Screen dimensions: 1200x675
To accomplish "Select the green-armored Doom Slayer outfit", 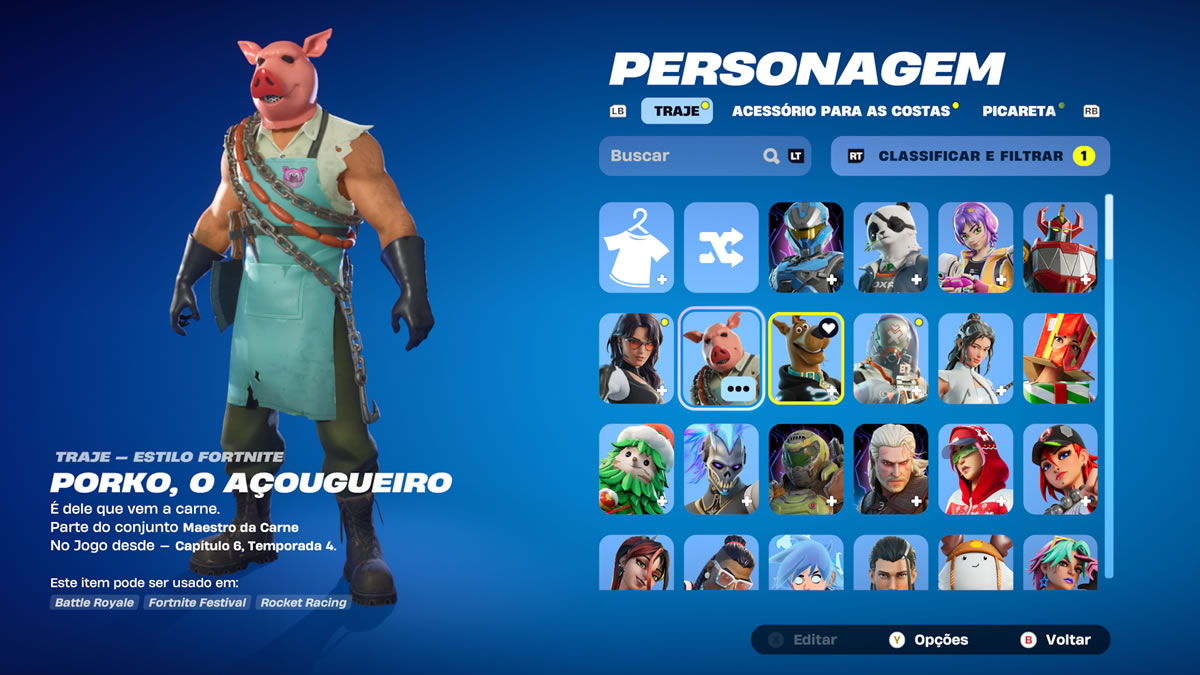I will click(806, 469).
